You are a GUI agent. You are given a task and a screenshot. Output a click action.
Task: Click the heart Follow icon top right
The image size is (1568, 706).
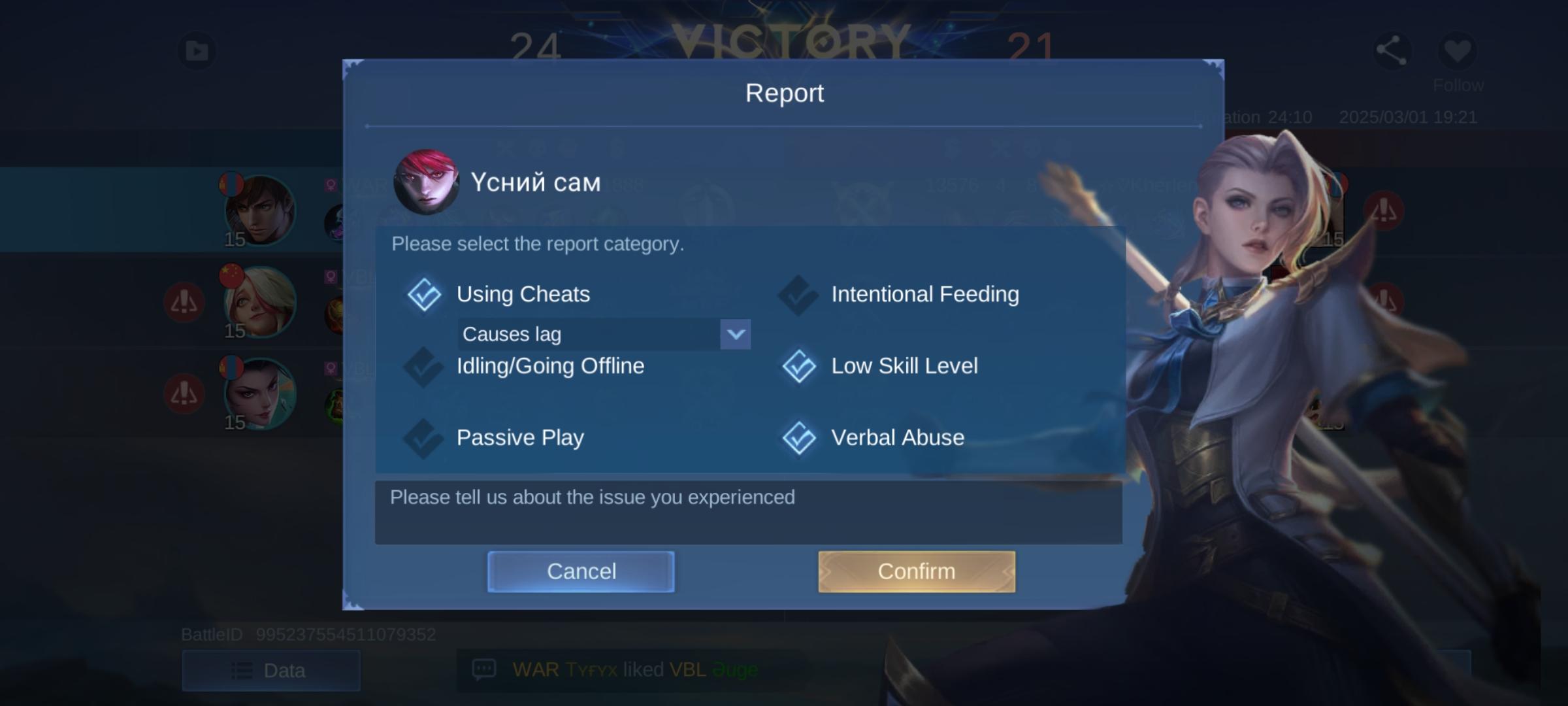pos(1458,49)
